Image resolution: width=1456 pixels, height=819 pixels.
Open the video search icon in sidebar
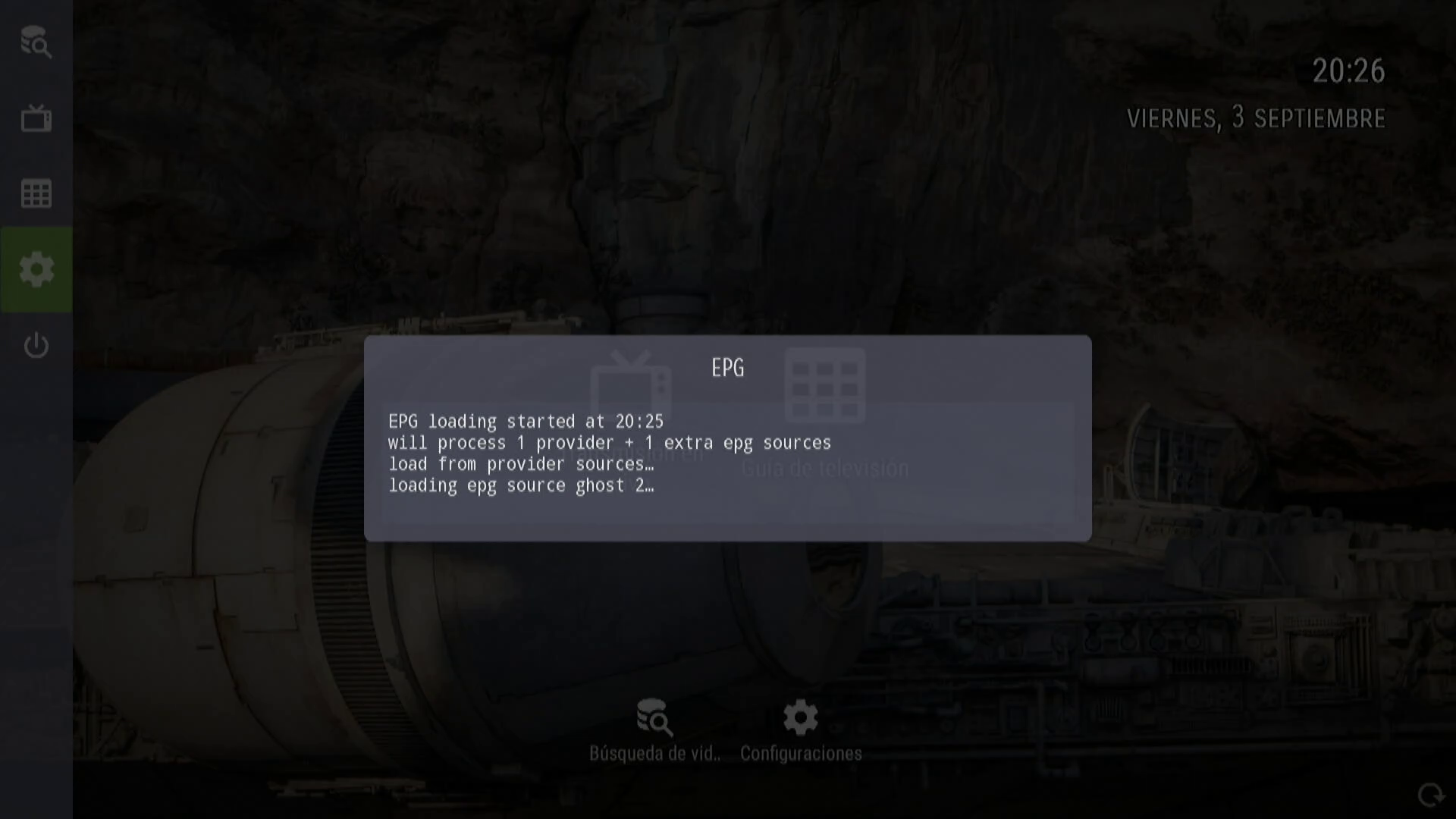tap(36, 42)
